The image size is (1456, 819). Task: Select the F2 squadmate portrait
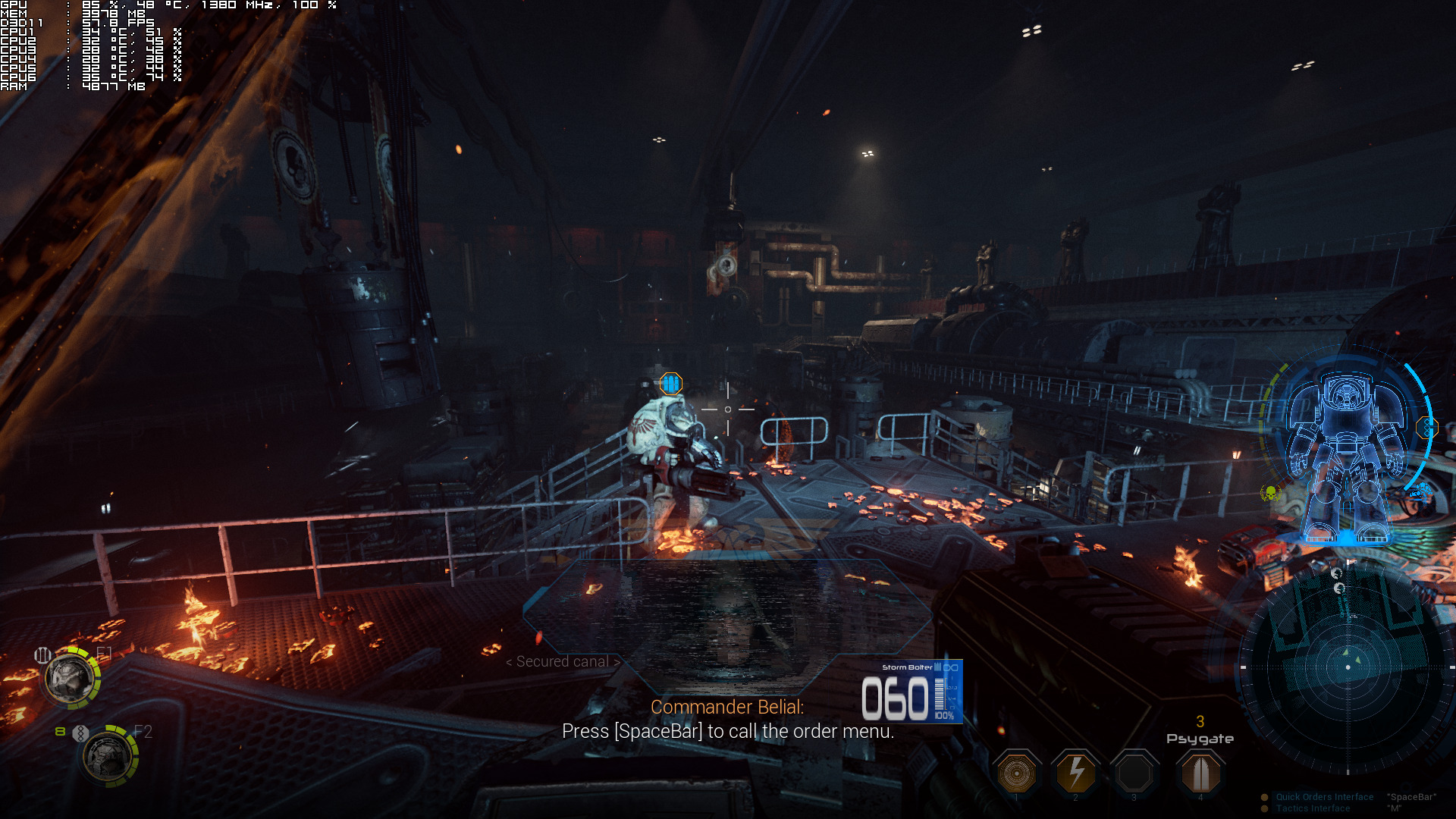108,756
